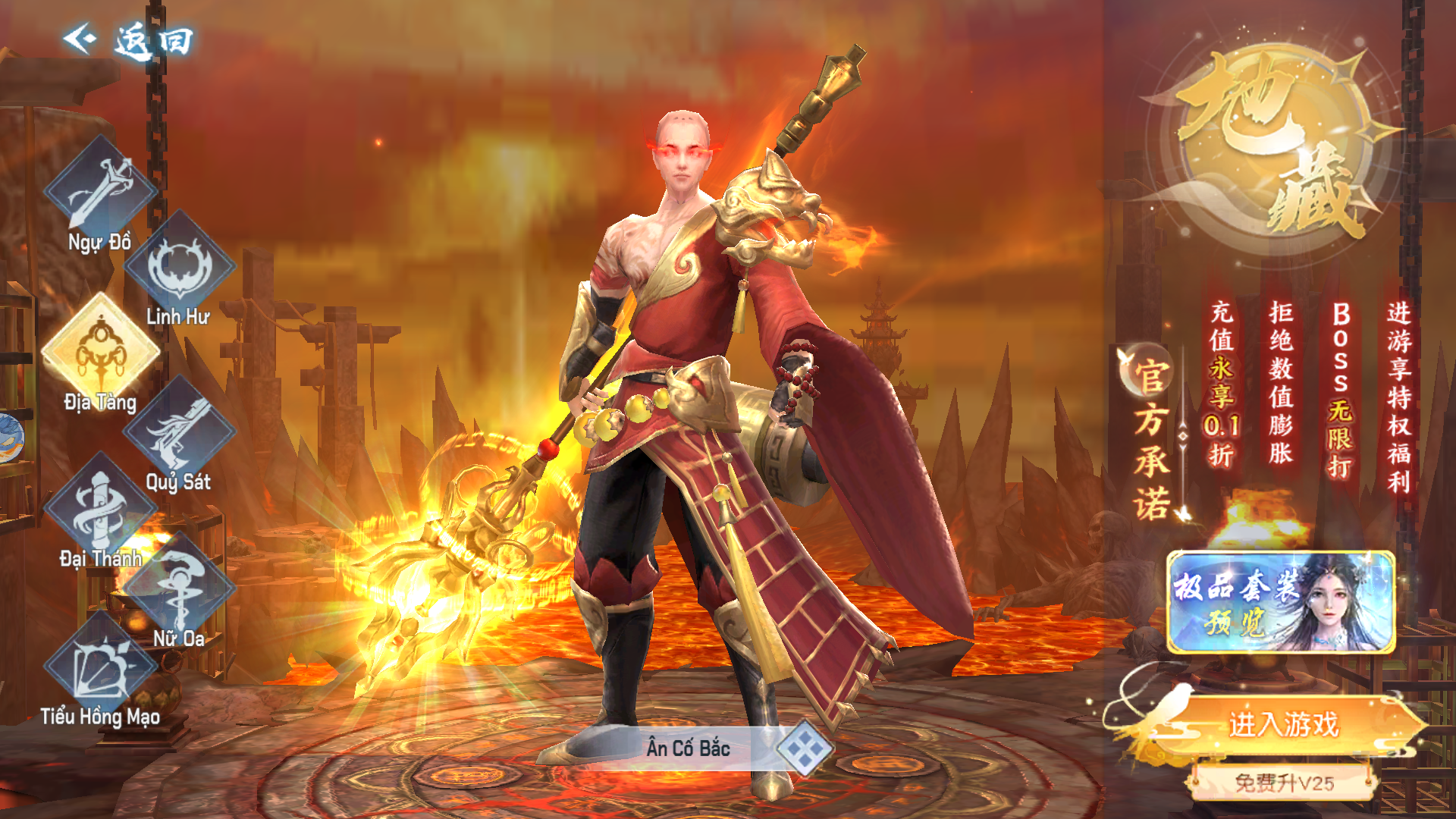Click the Ân Cổ Bắc name field
Screen dimensions: 1456x819
(x=686, y=748)
